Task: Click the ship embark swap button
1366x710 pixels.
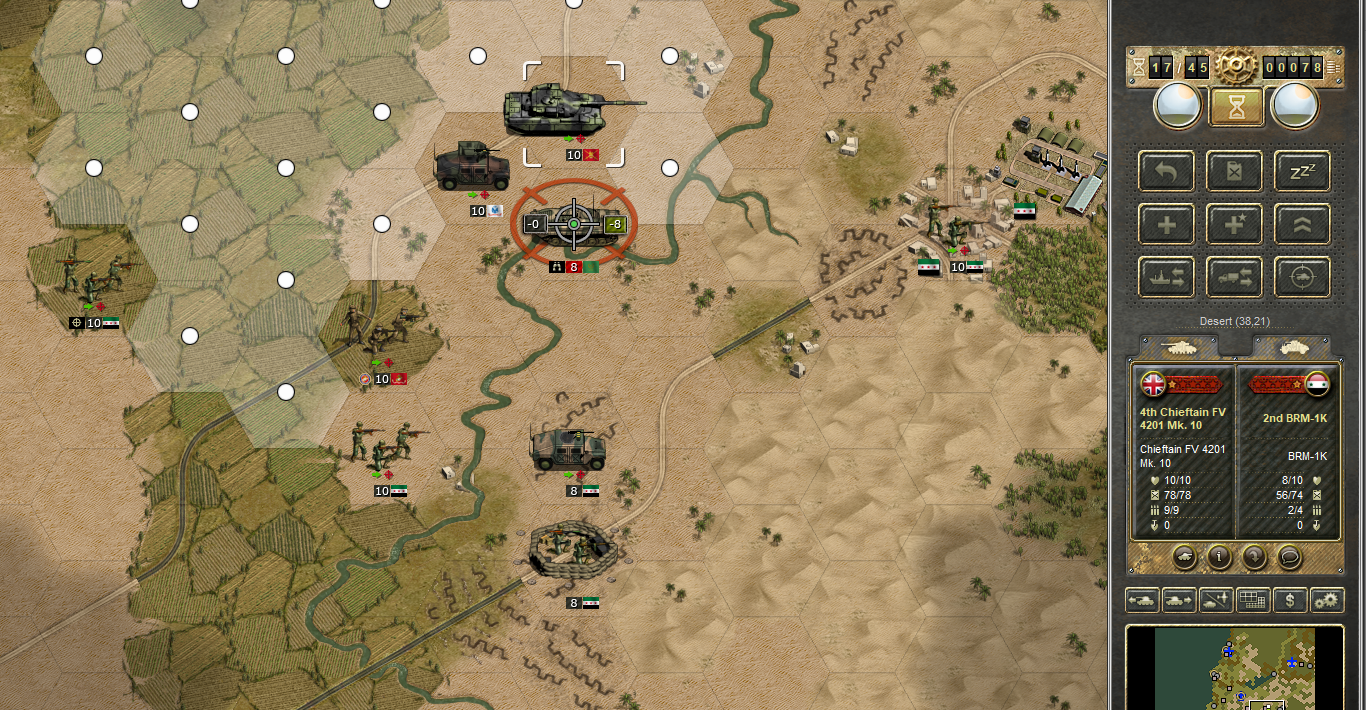Action: (x=1166, y=277)
